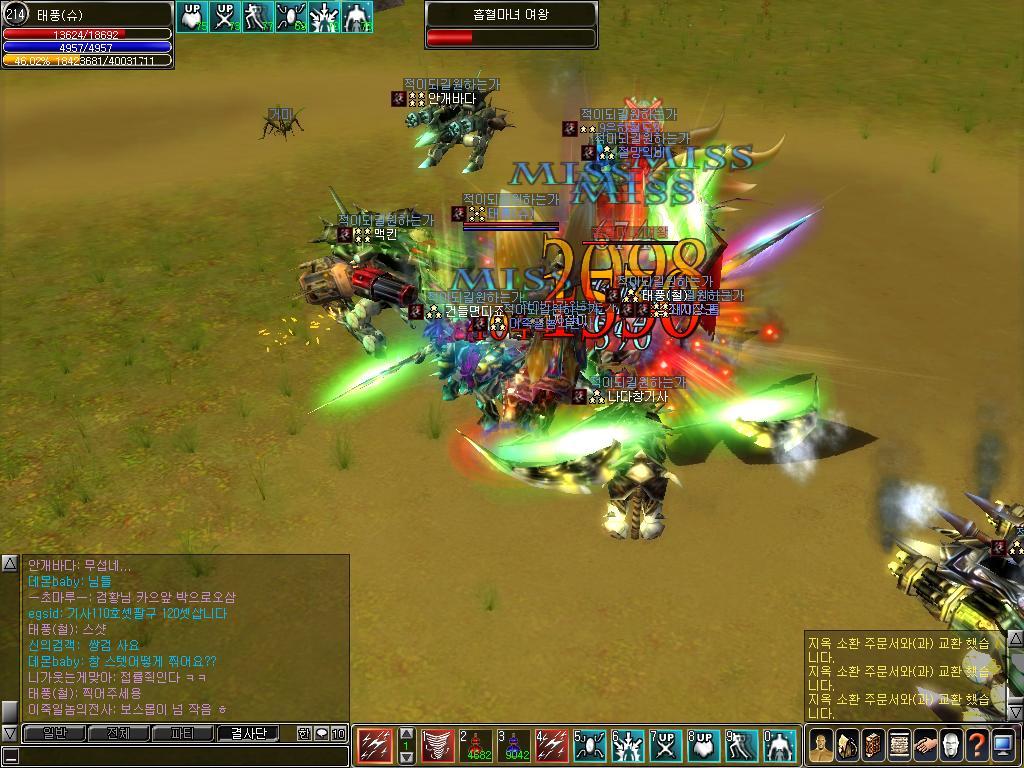The width and height of the screenshot is (1024, 768).
Task: Use the blue potion in slot 3
Action: (515, 745)
